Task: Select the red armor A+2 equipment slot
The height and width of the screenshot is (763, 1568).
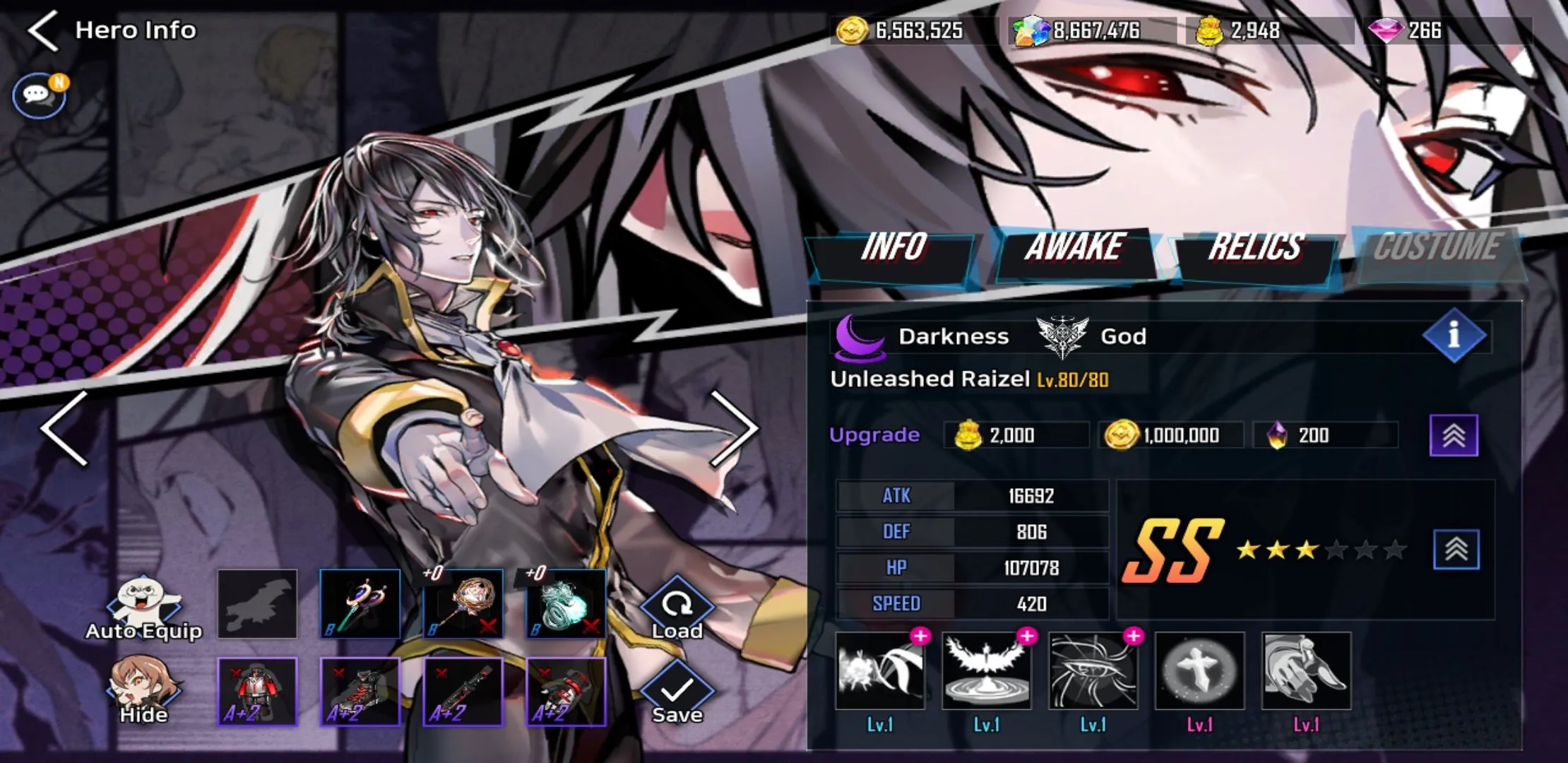Action: (257, 692)
